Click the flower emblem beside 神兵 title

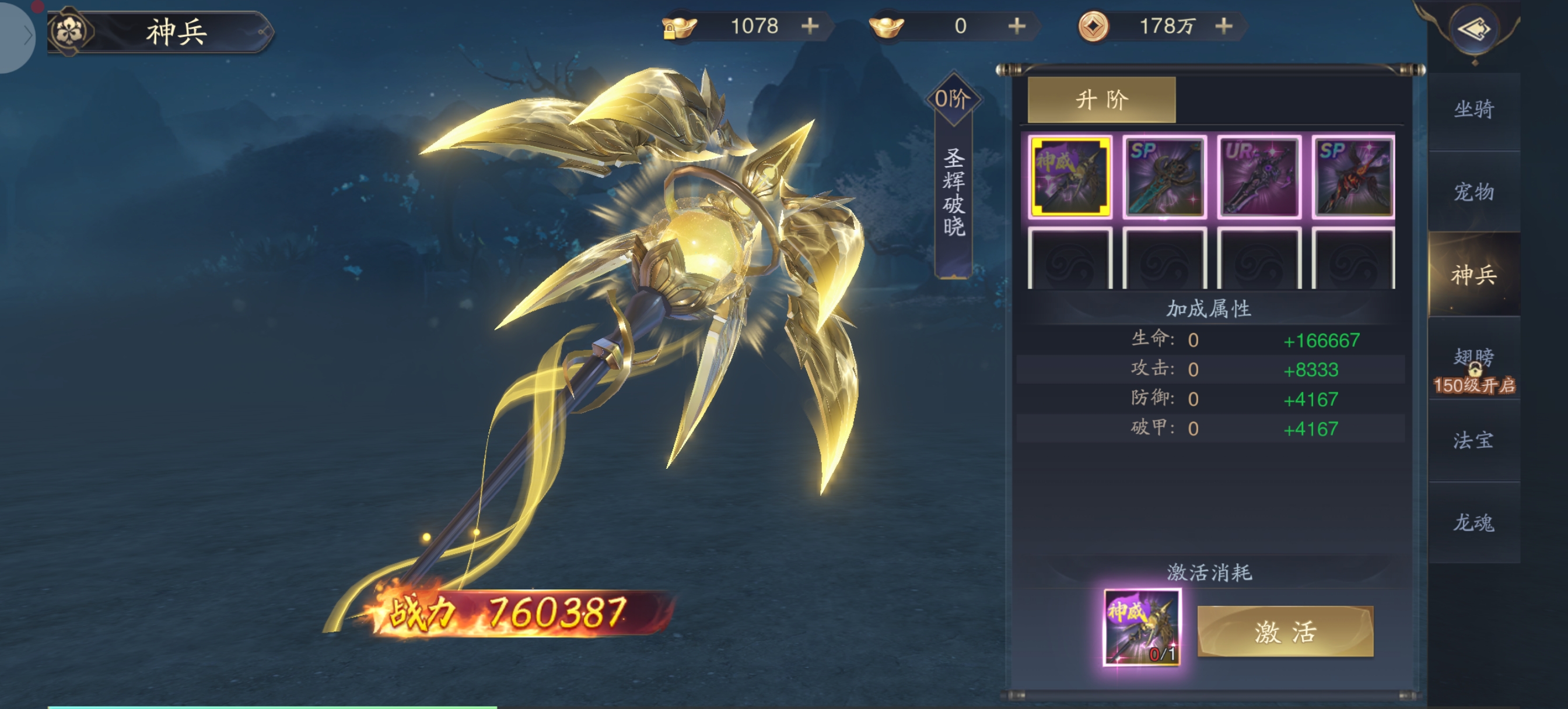[x=70, y=31]
